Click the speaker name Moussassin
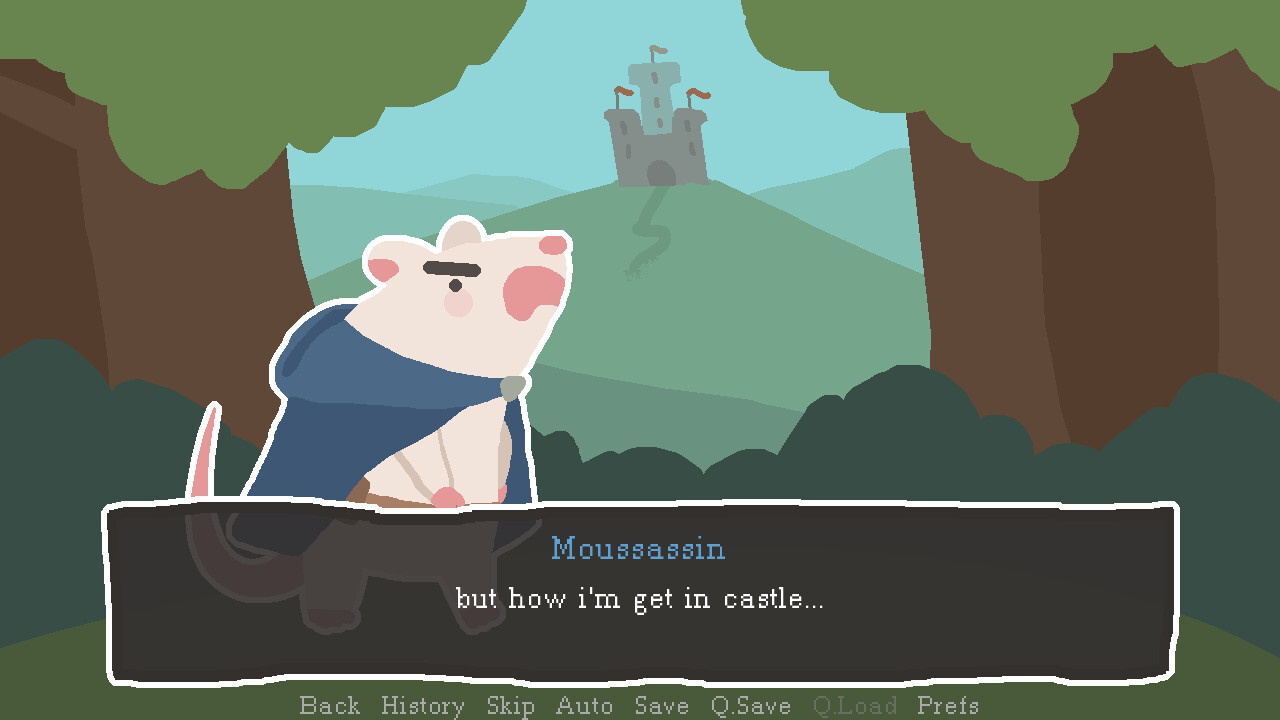The image size is (1280, 720). coord(638,548)
